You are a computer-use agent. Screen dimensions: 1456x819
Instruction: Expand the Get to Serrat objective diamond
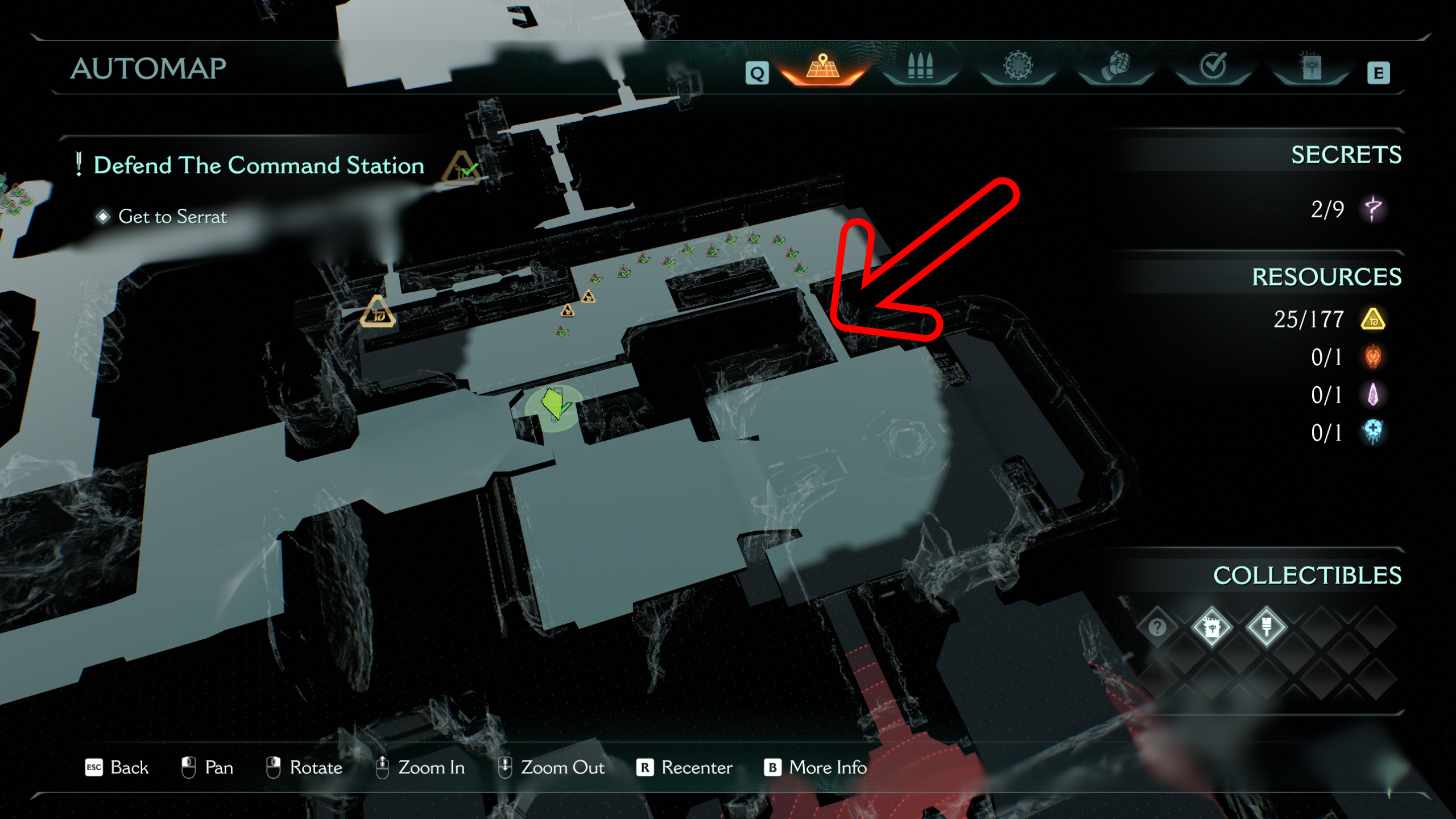(x=104, y=216)
